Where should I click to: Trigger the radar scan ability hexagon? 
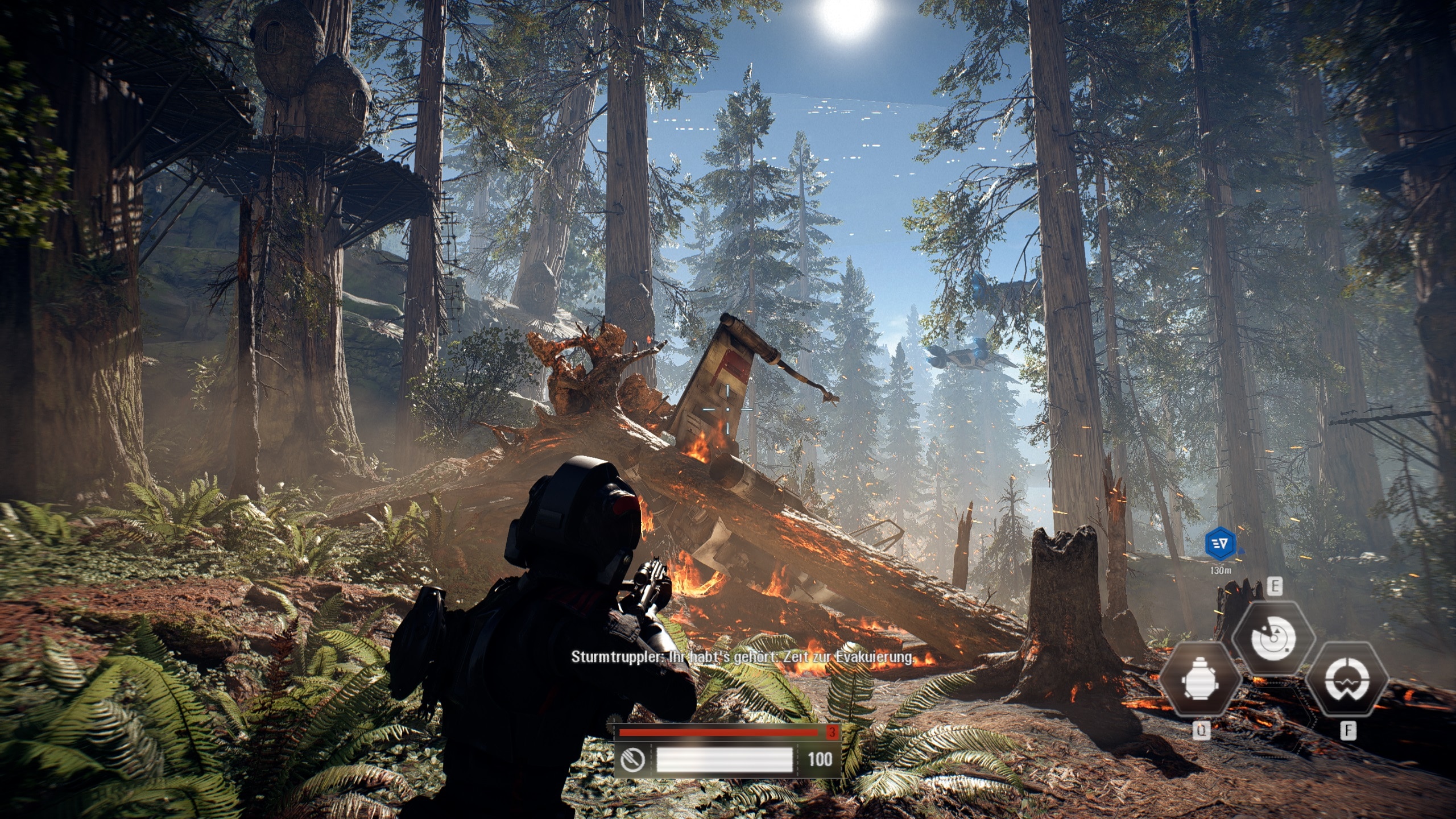pos(1273,638)
